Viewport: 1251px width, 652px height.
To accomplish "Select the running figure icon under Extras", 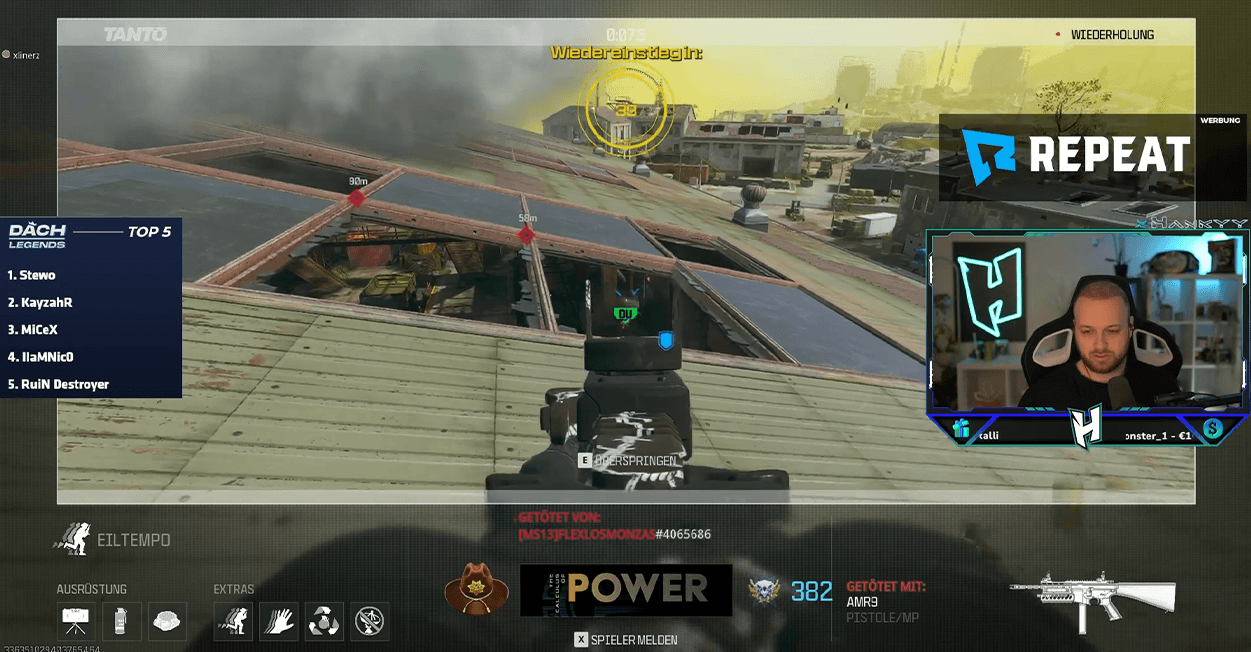I will tap(233, 621).
